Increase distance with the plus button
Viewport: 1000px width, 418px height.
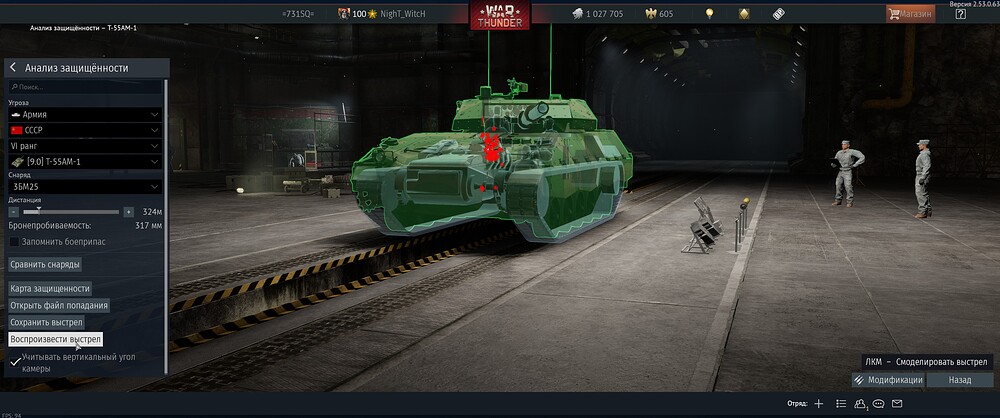[128, 212]
